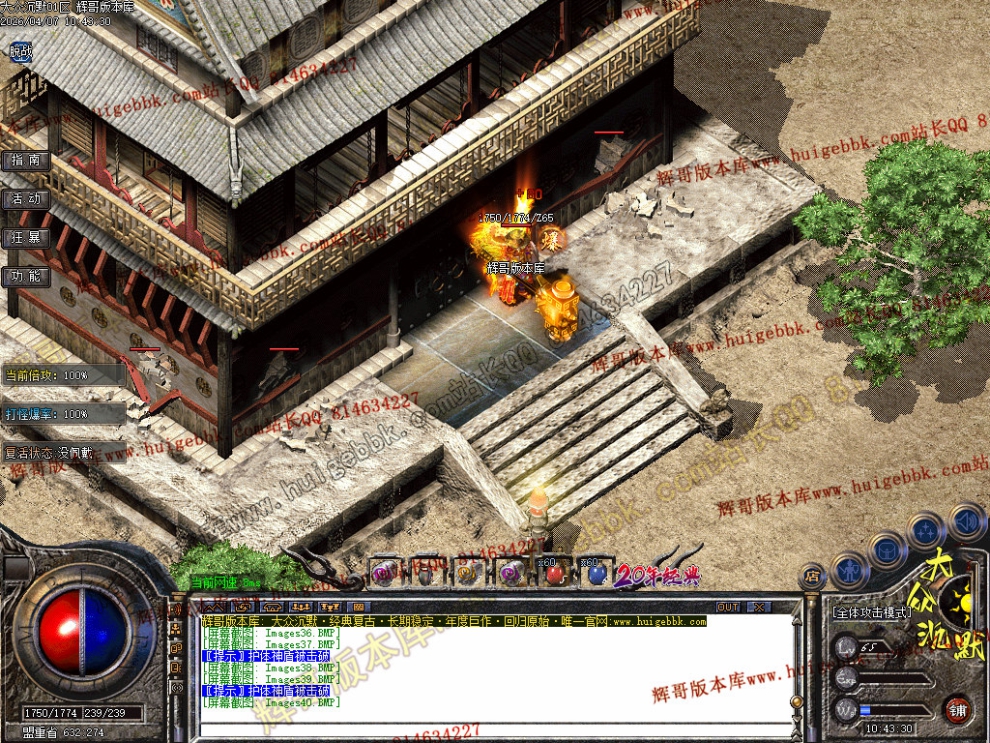Use the red potion x60 belt slot
This screenshot has height=743, width=990.
(x=555, y=574)
